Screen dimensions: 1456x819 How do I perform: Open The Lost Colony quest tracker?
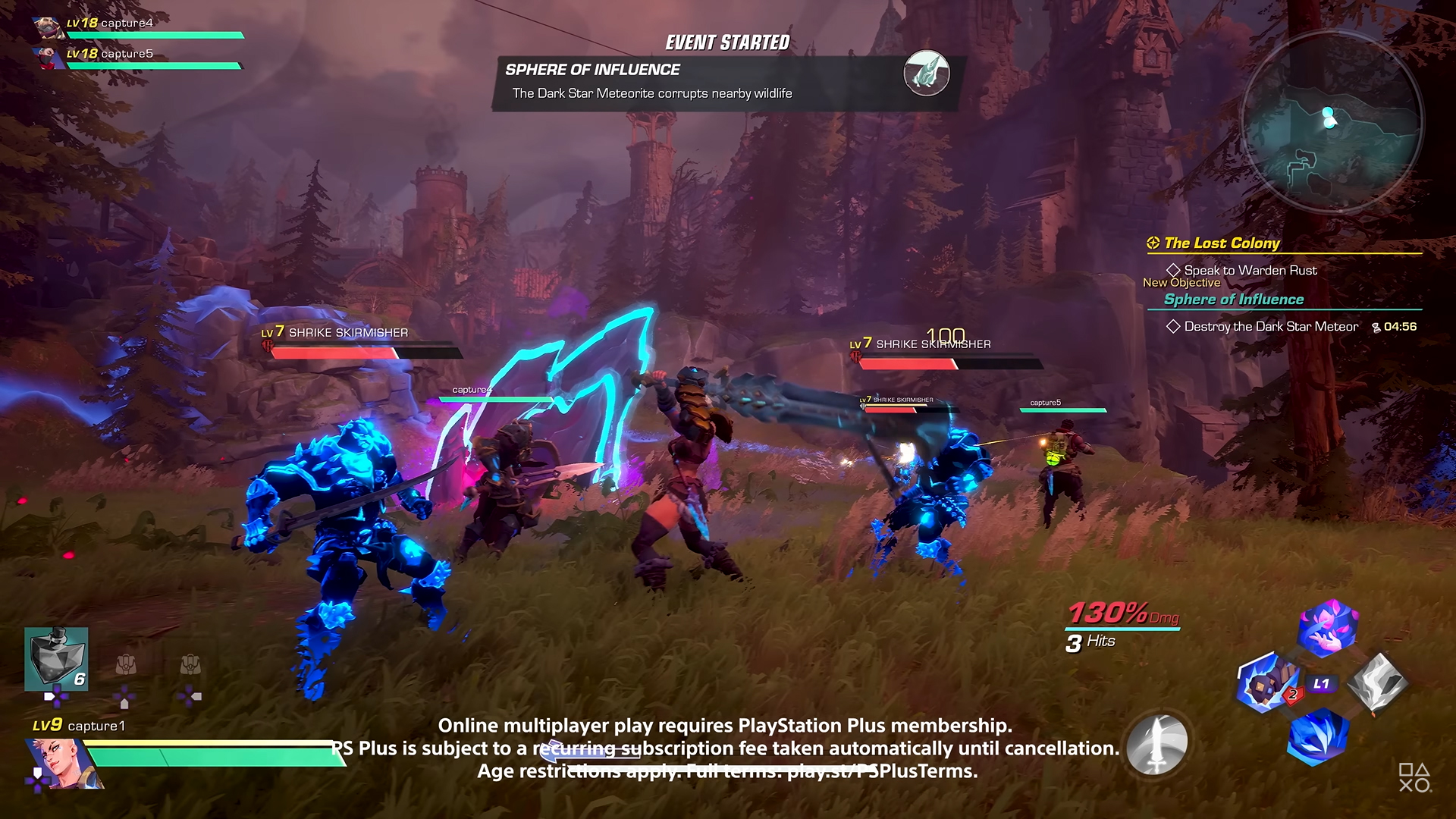[1222, 243]
